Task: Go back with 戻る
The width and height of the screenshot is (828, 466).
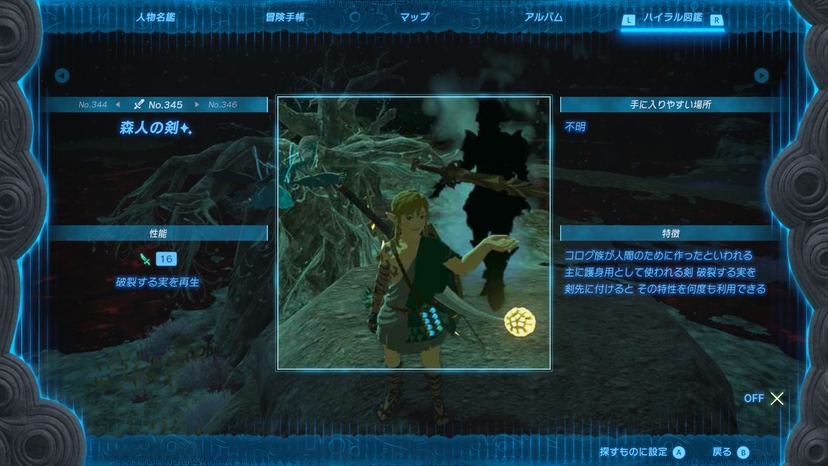Action: pos(731,452)
